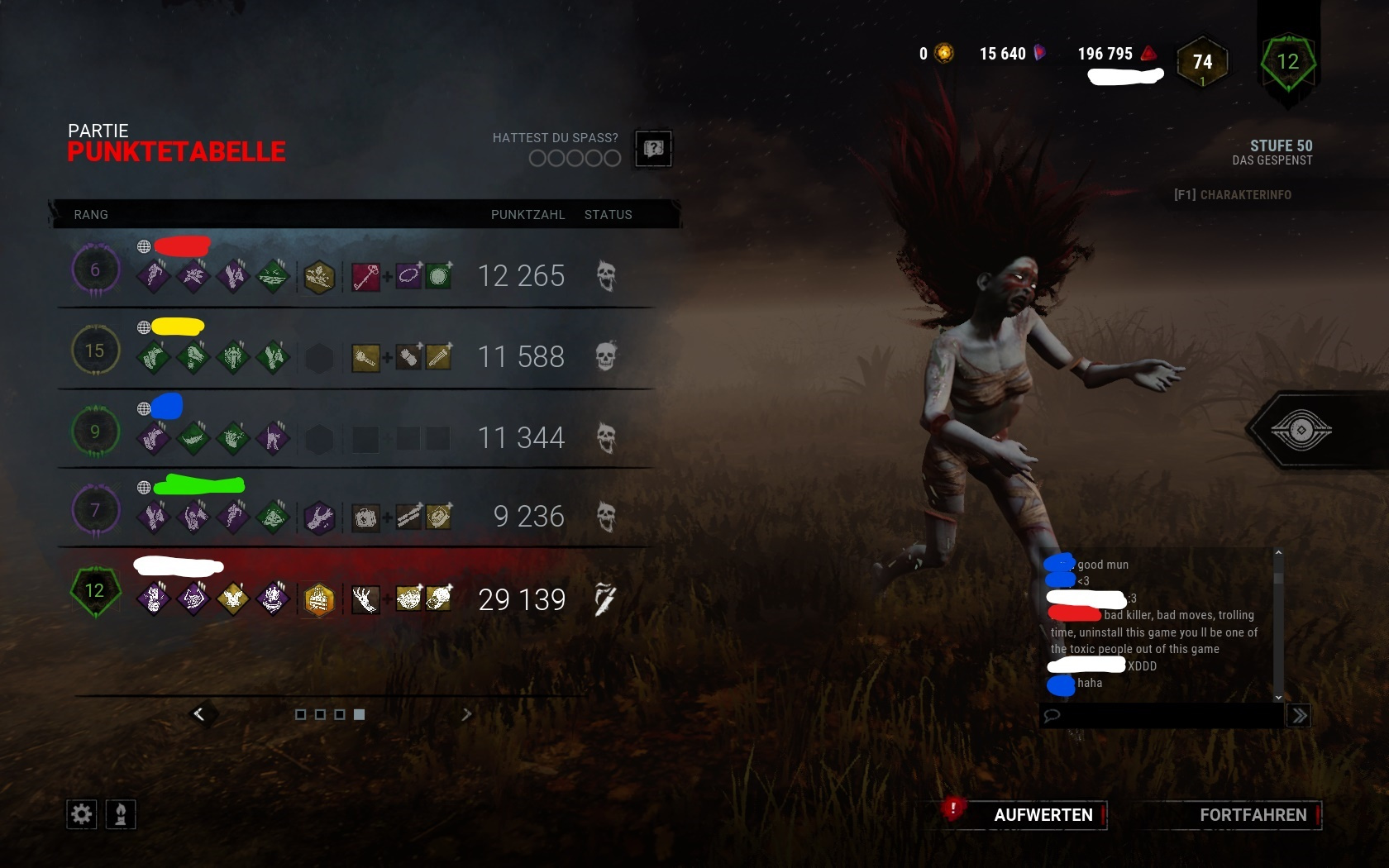Select the fourth scoreboard page indicator square
1389x868 pixels.
pyautogui.click(x=359, y=715)
